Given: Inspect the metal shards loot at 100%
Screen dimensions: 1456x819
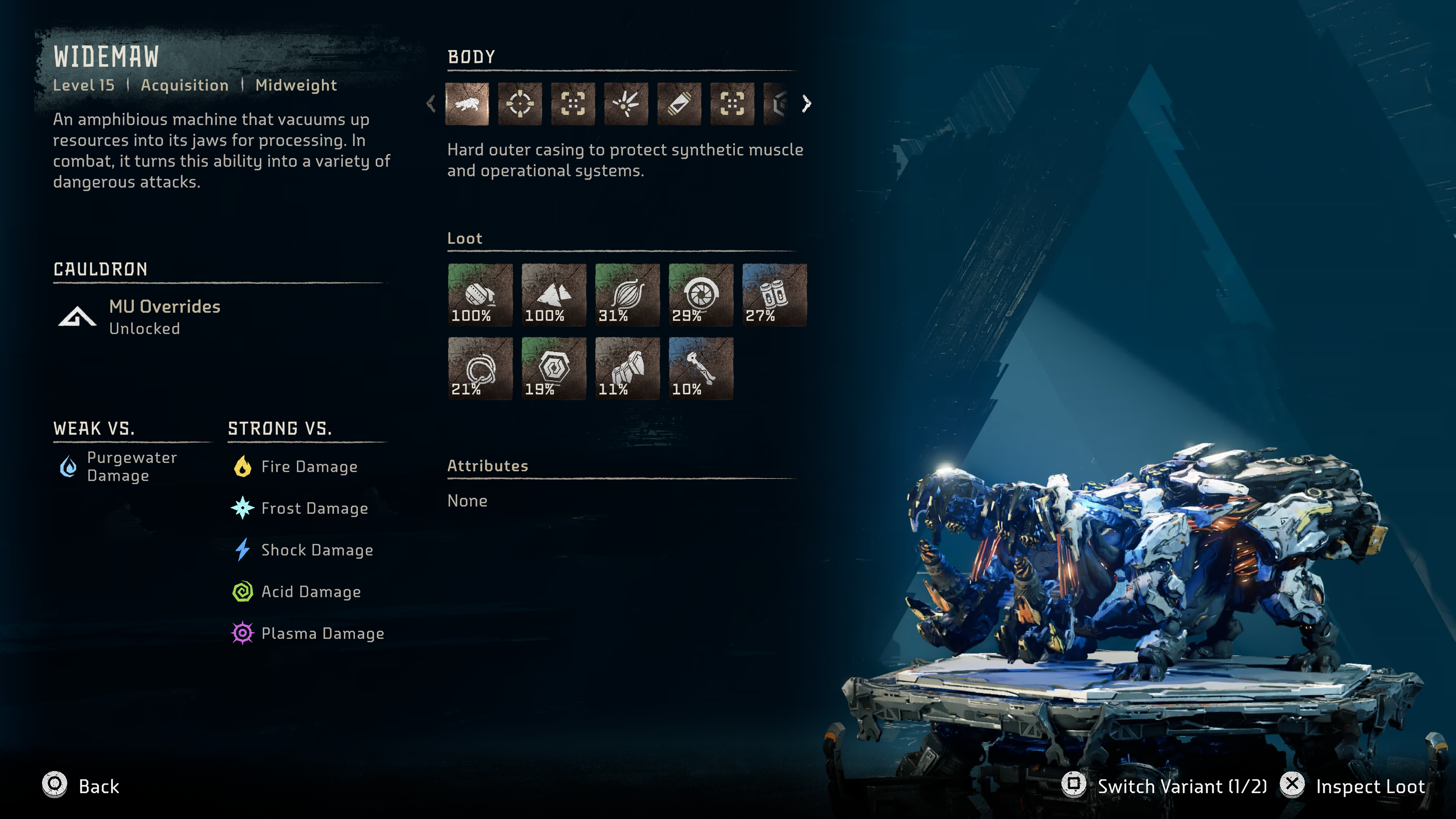Looking at the screenshot, I should pos(553,295).
